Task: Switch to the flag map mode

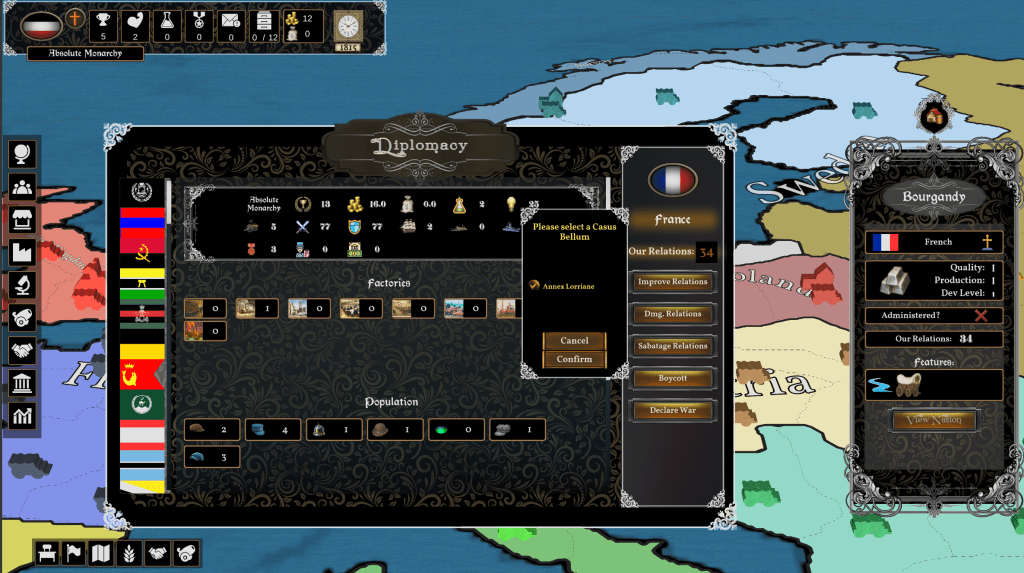Action: [74, 553]
